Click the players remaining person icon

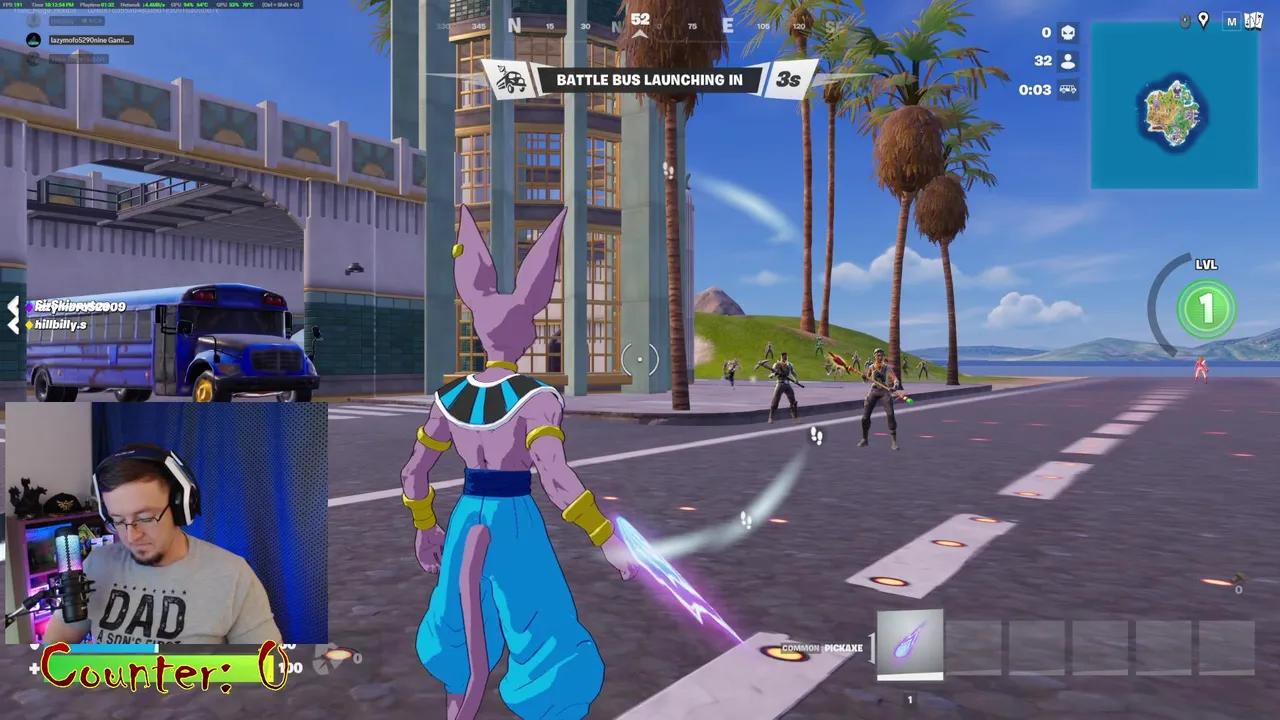1068,61
